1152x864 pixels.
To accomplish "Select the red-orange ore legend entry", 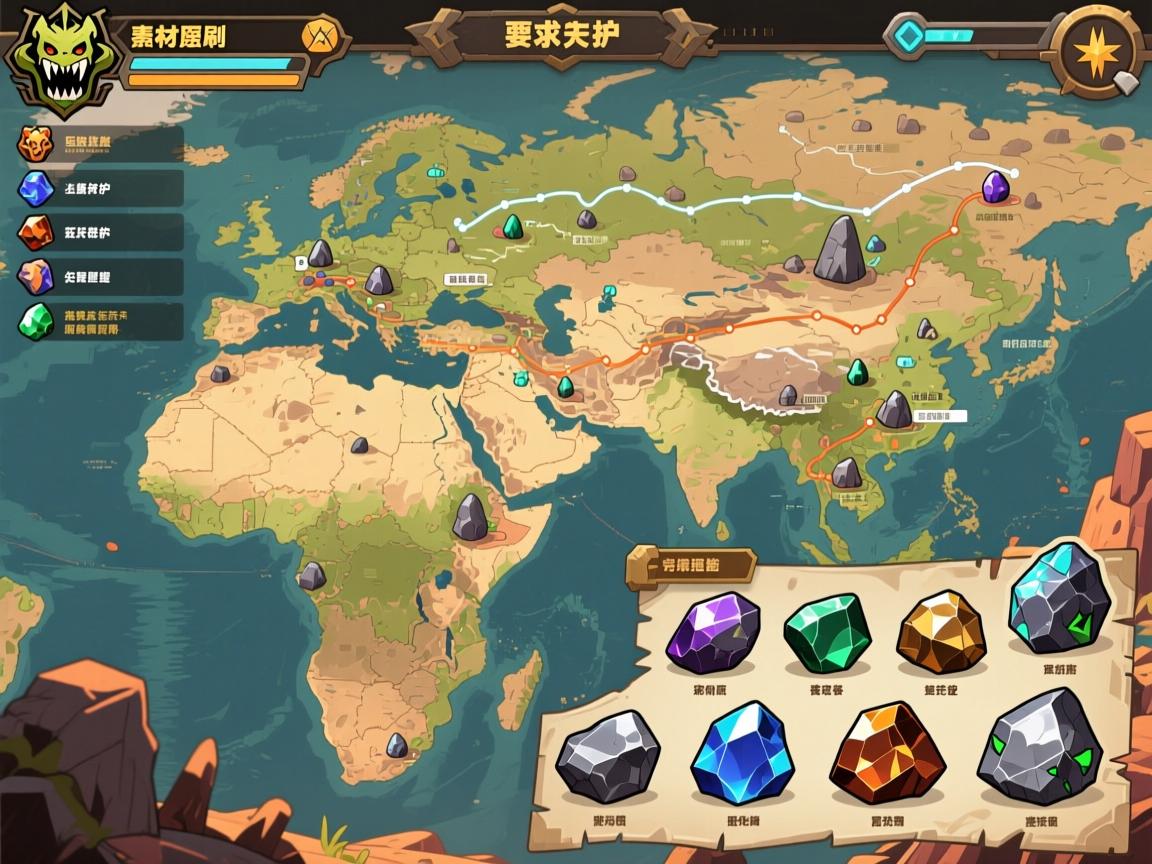I will [x=34, y=232].
